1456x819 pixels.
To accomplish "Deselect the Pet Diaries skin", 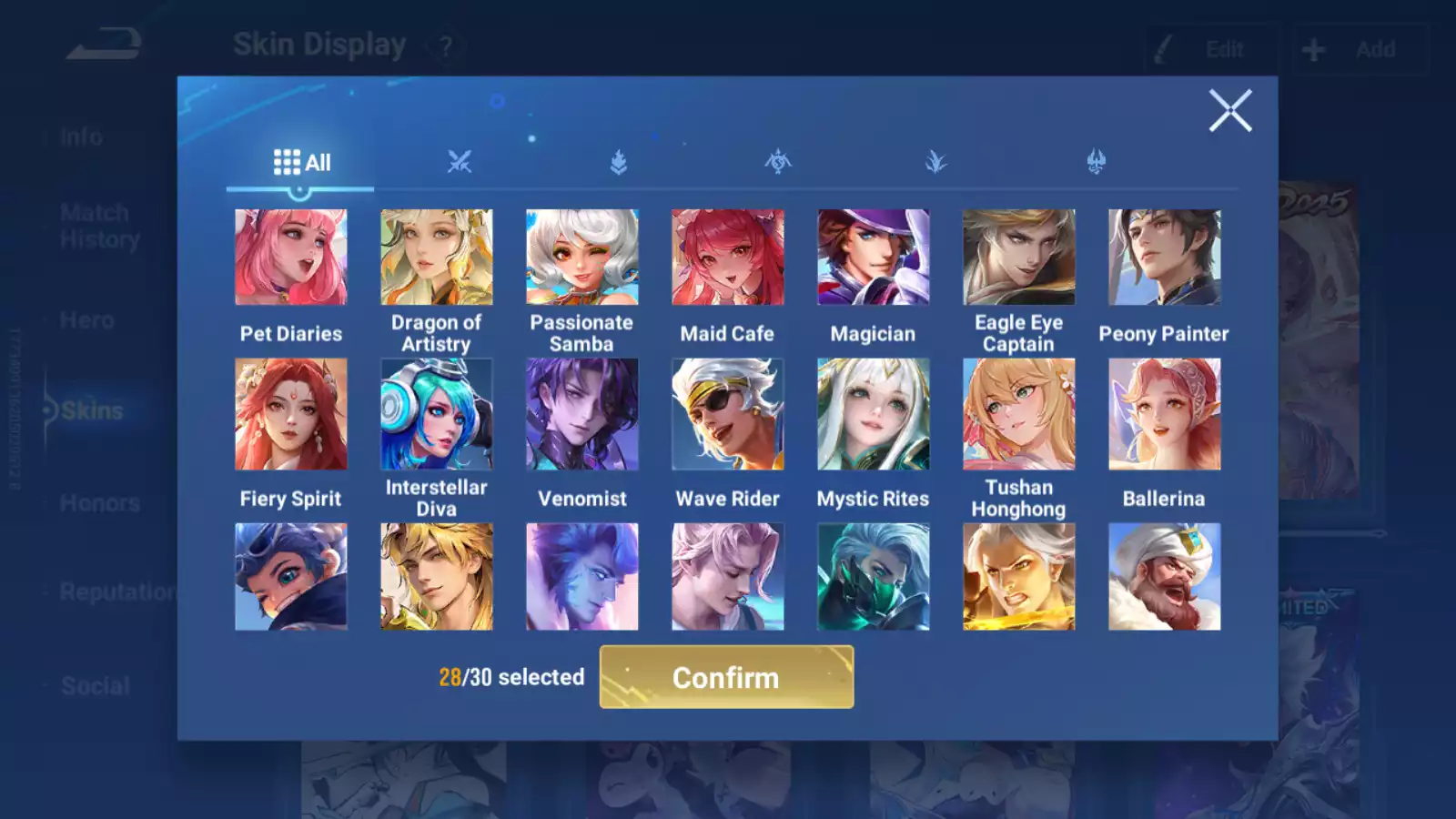I will 291,256.
